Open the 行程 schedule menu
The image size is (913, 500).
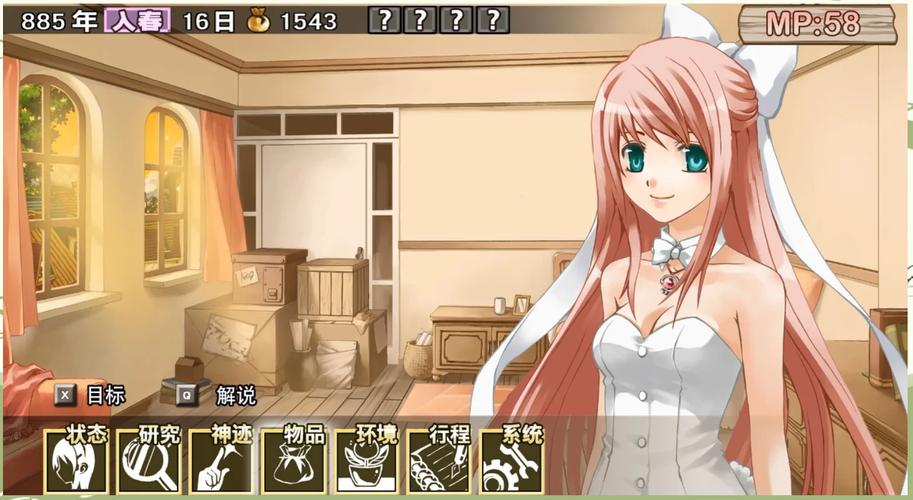pos(439,462)
